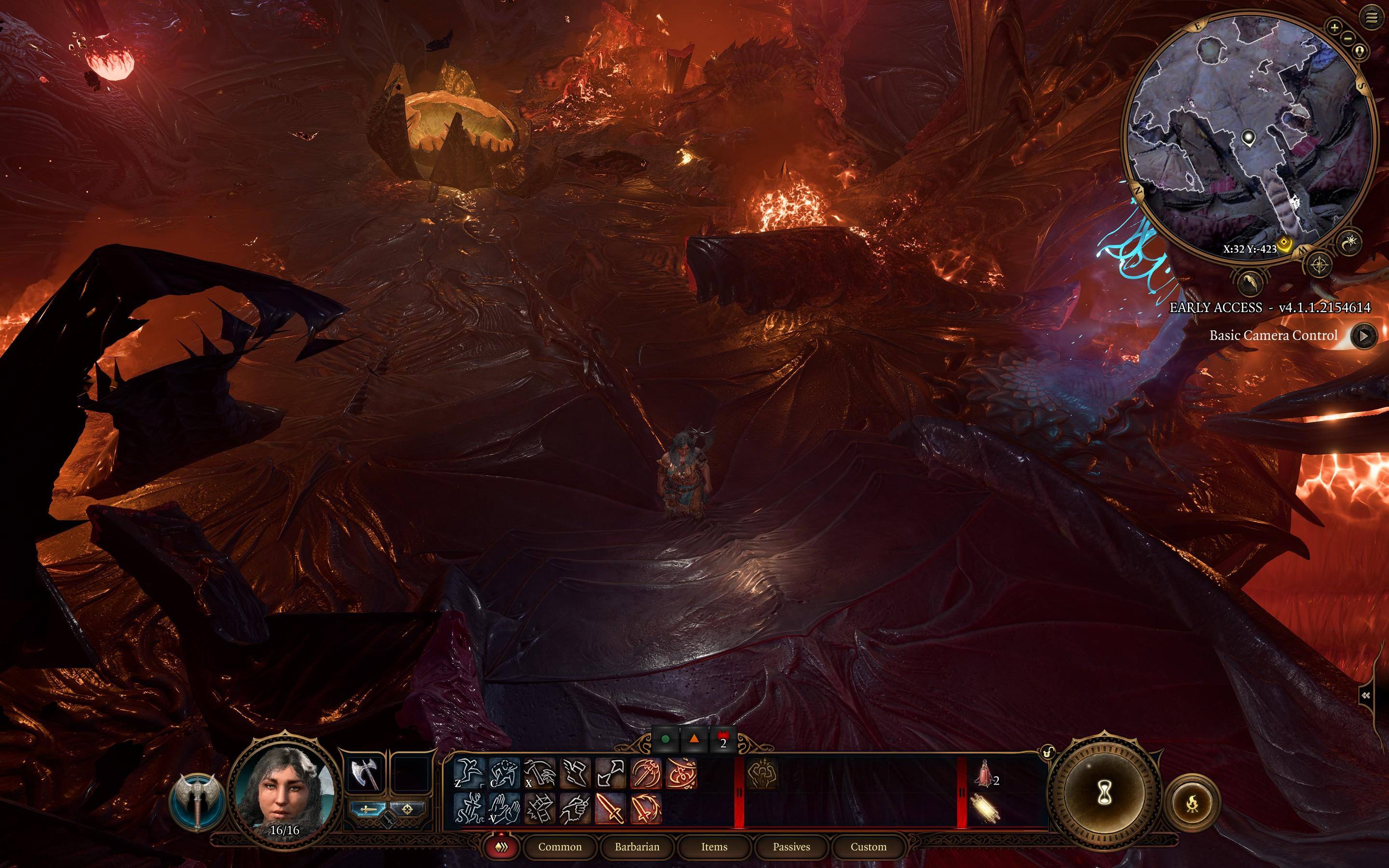Open the Barbarian actions tab

637,847
